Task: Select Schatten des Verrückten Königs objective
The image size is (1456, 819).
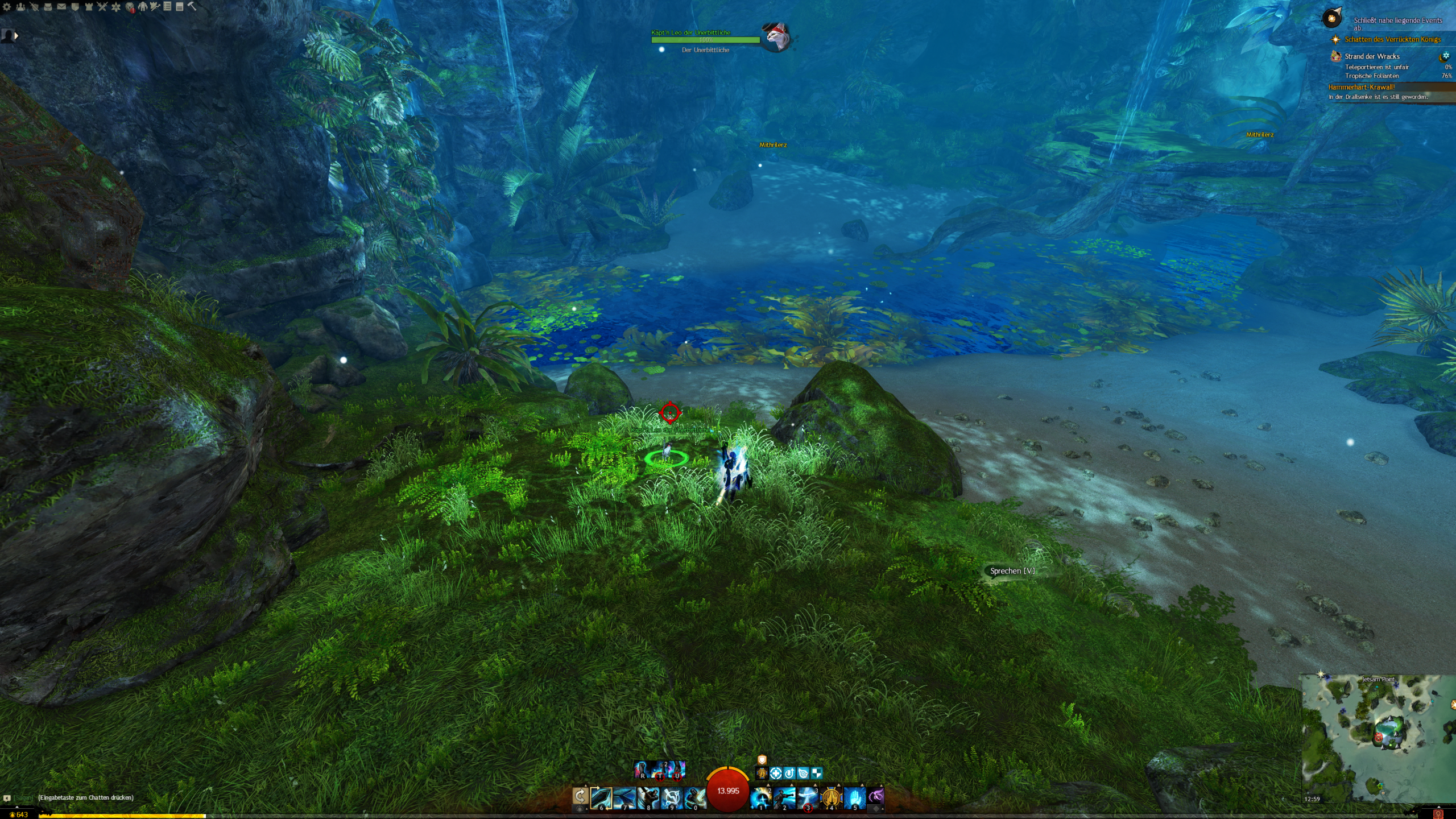Action: coord(1392,39)
